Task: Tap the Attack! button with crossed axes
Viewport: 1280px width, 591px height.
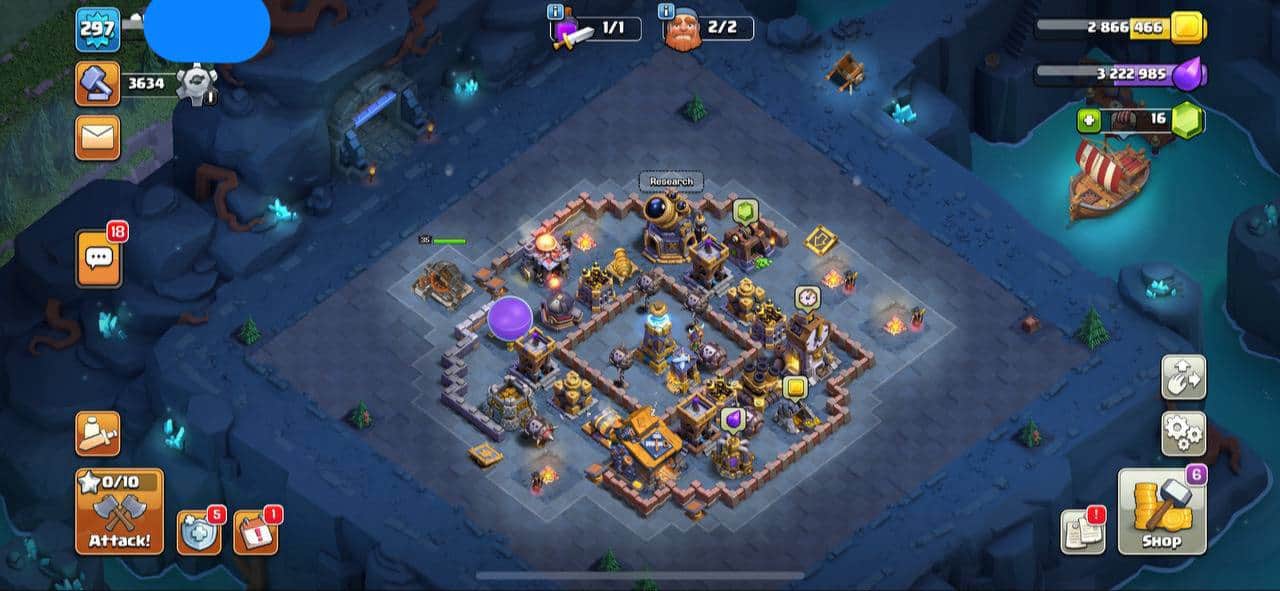Action: point(119,511)
